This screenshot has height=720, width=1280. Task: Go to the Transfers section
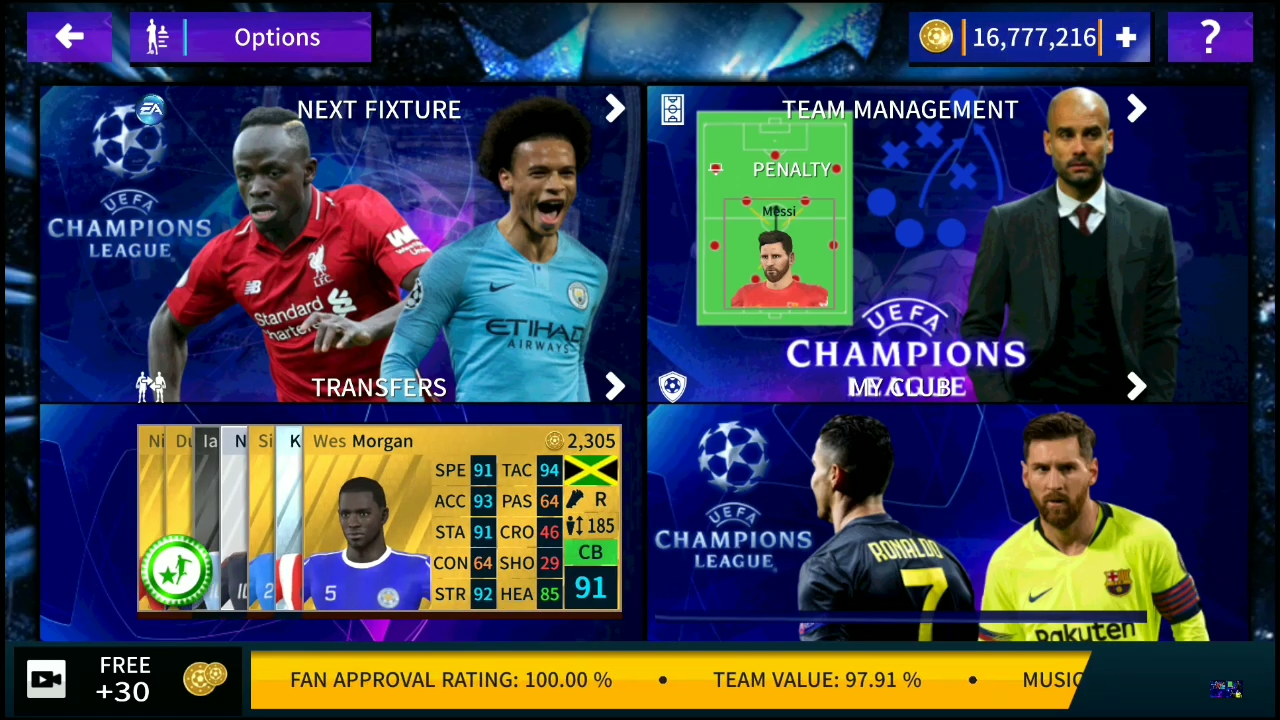coord(379,387)
